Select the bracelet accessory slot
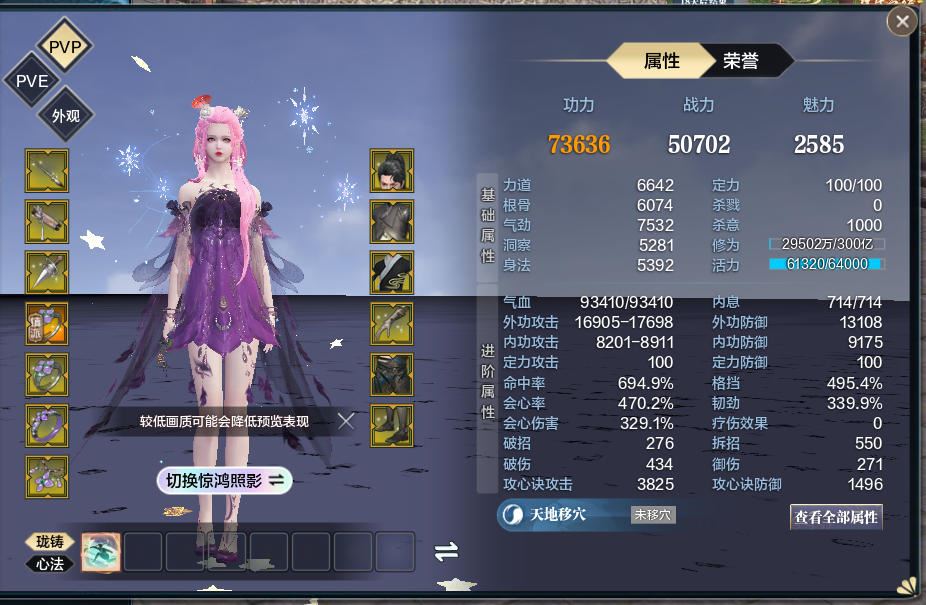926x605 pixels. coord(46,425)
